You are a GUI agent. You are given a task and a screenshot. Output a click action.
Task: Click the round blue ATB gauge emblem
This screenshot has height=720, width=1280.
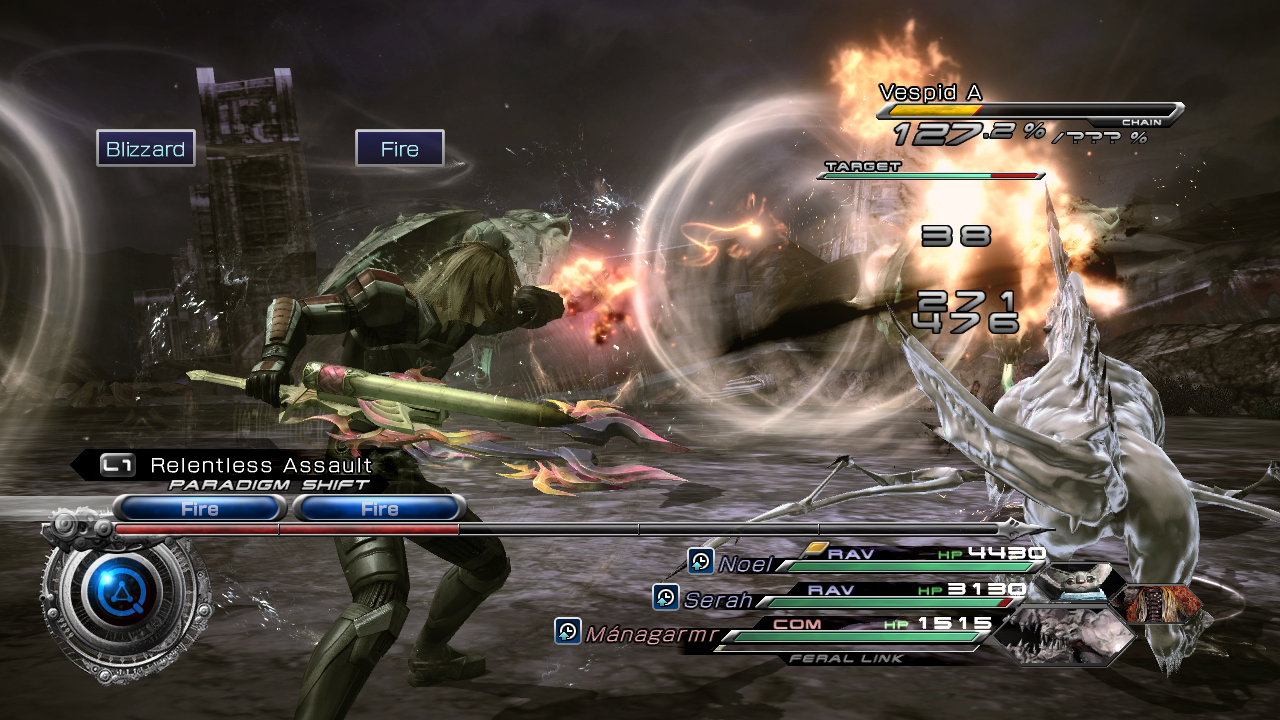pos(124,598)
